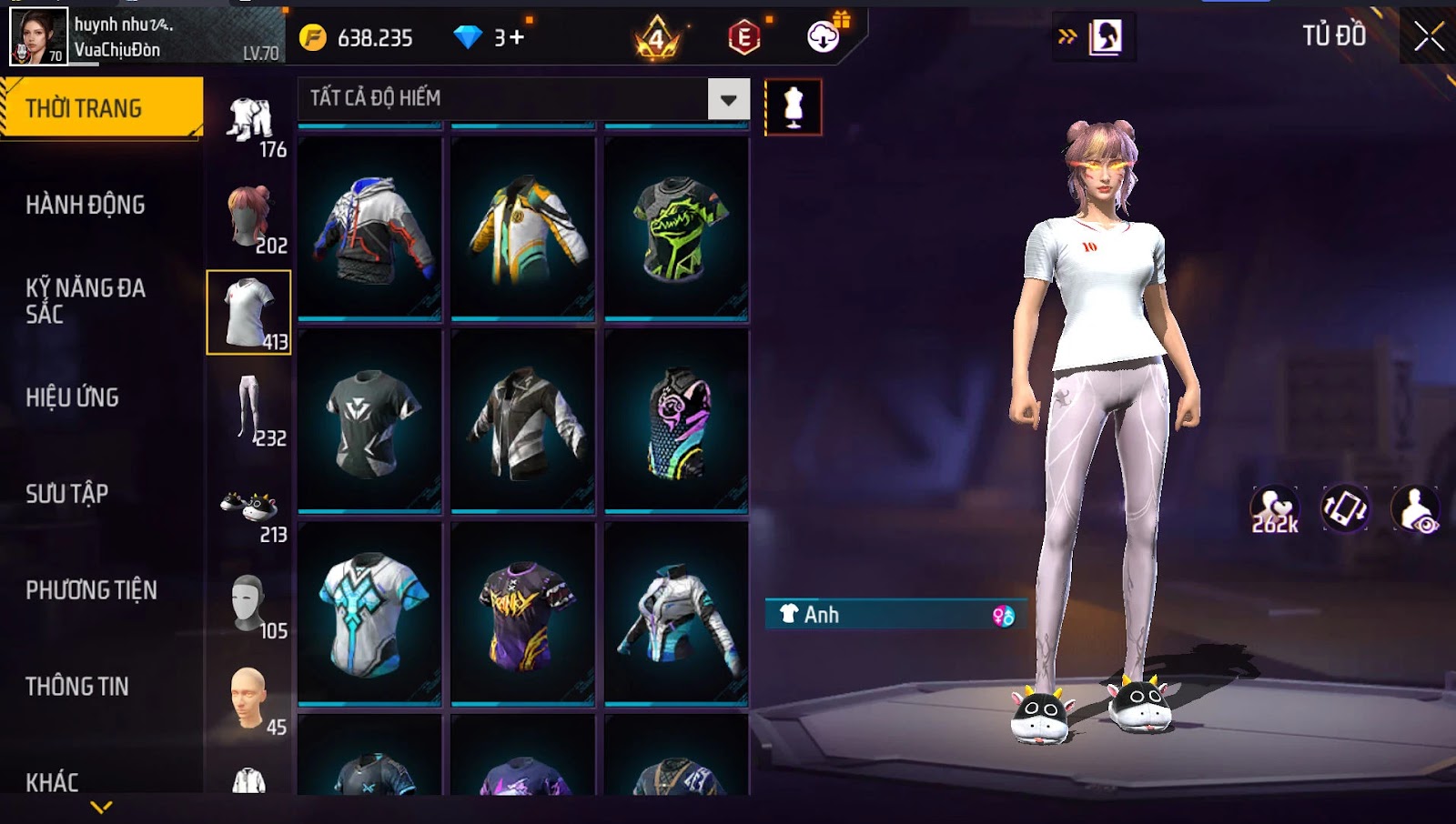Open the rarity filter dropdown

click(x=729, y=99)
